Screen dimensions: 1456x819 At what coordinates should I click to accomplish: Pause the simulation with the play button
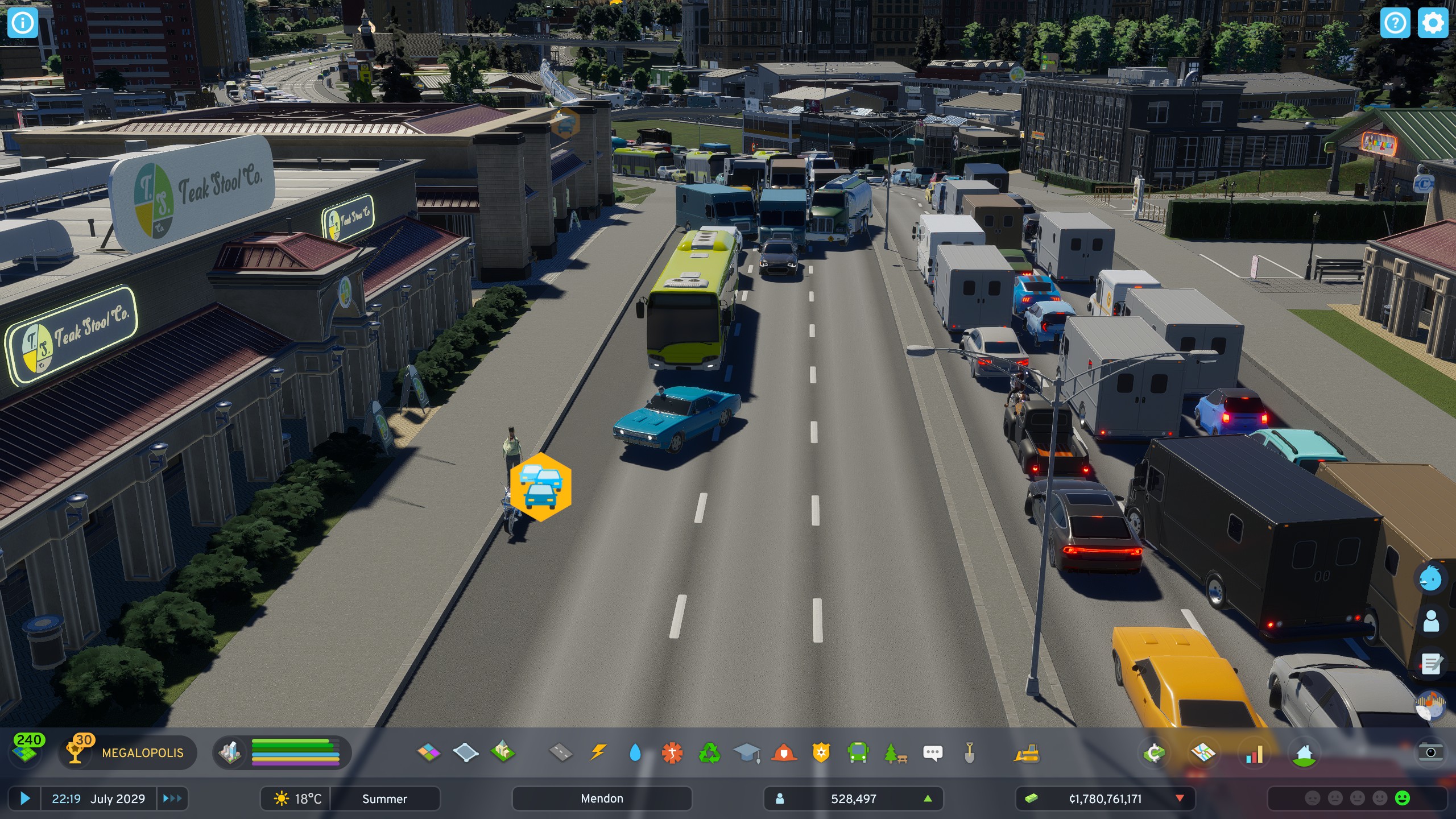tap(24, 799)
